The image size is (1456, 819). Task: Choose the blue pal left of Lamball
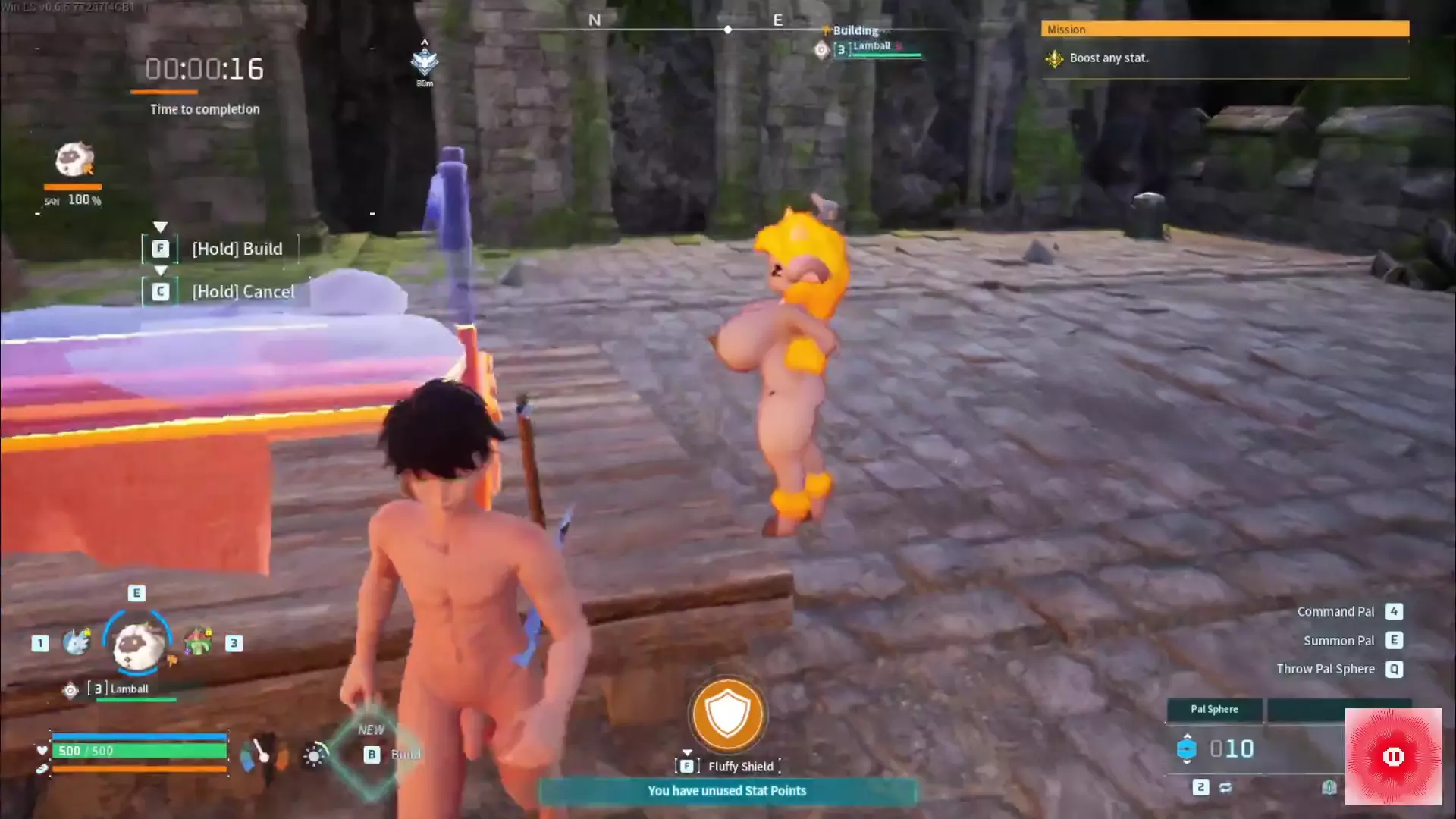coord(77,642)
